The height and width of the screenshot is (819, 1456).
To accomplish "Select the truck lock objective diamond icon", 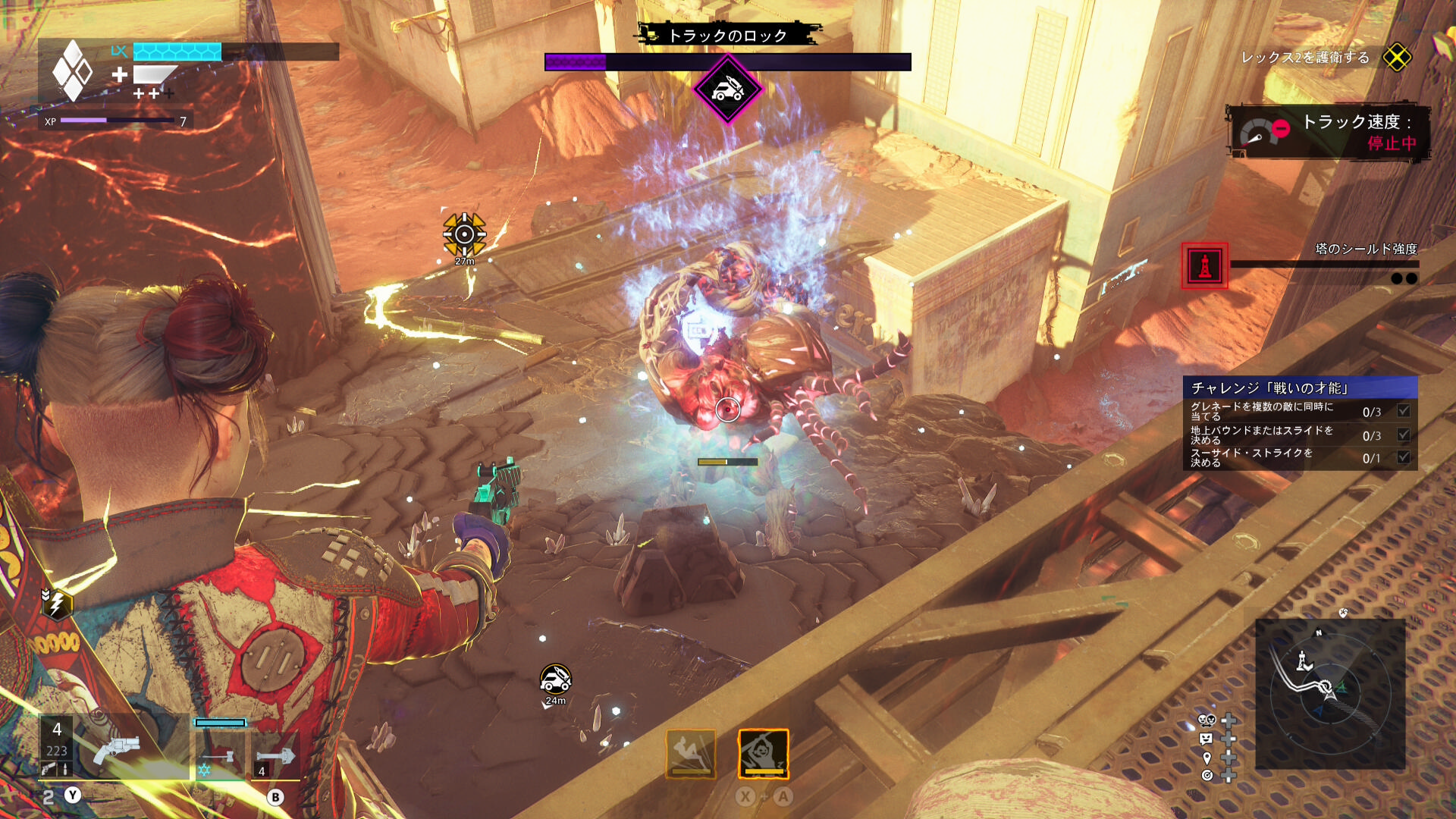I will click(727, 89).
